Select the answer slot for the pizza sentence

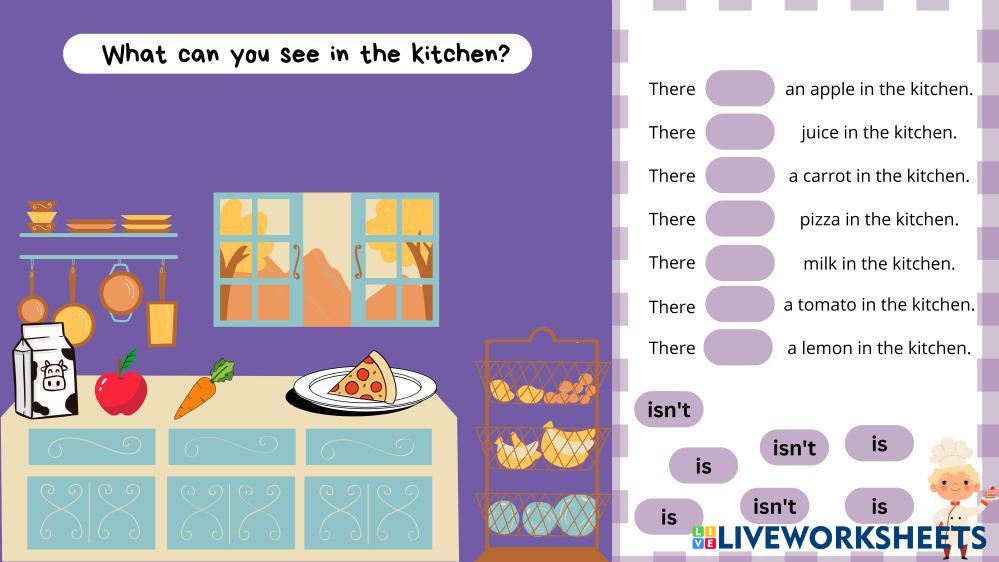tap(740, 219)
